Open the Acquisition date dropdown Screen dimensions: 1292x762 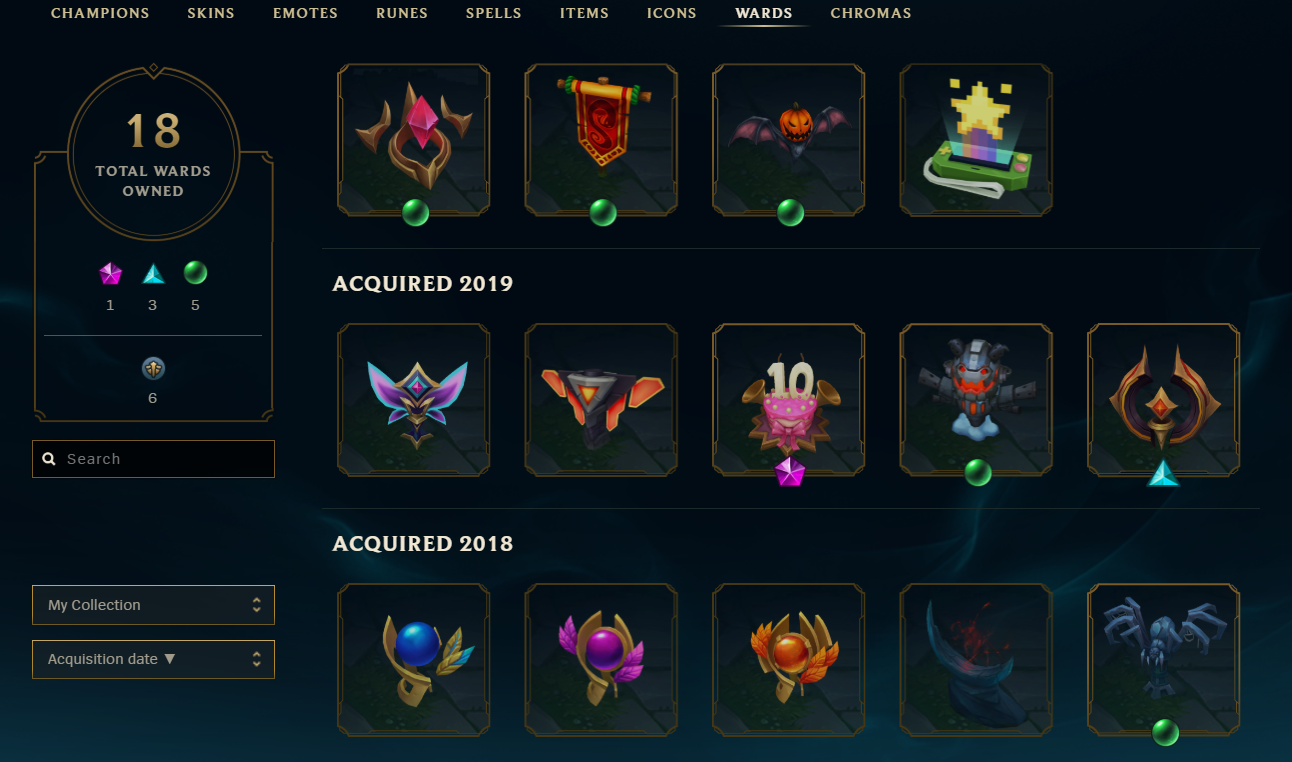coord(152,659)
